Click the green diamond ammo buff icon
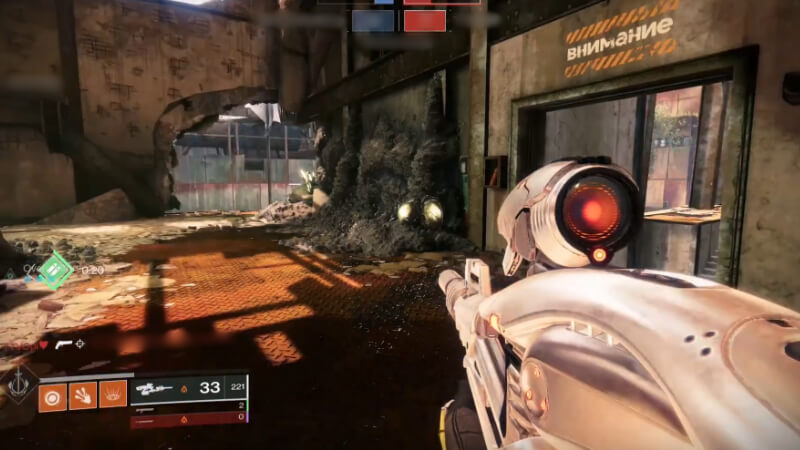The width and height of the screenshot is (800, 450). coord(55,270)
